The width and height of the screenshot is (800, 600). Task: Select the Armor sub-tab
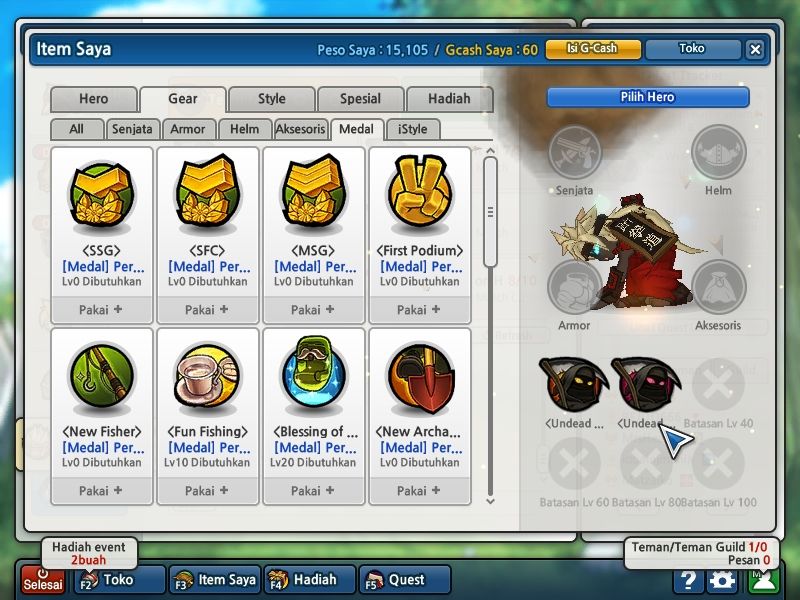(x=188, y=129)
